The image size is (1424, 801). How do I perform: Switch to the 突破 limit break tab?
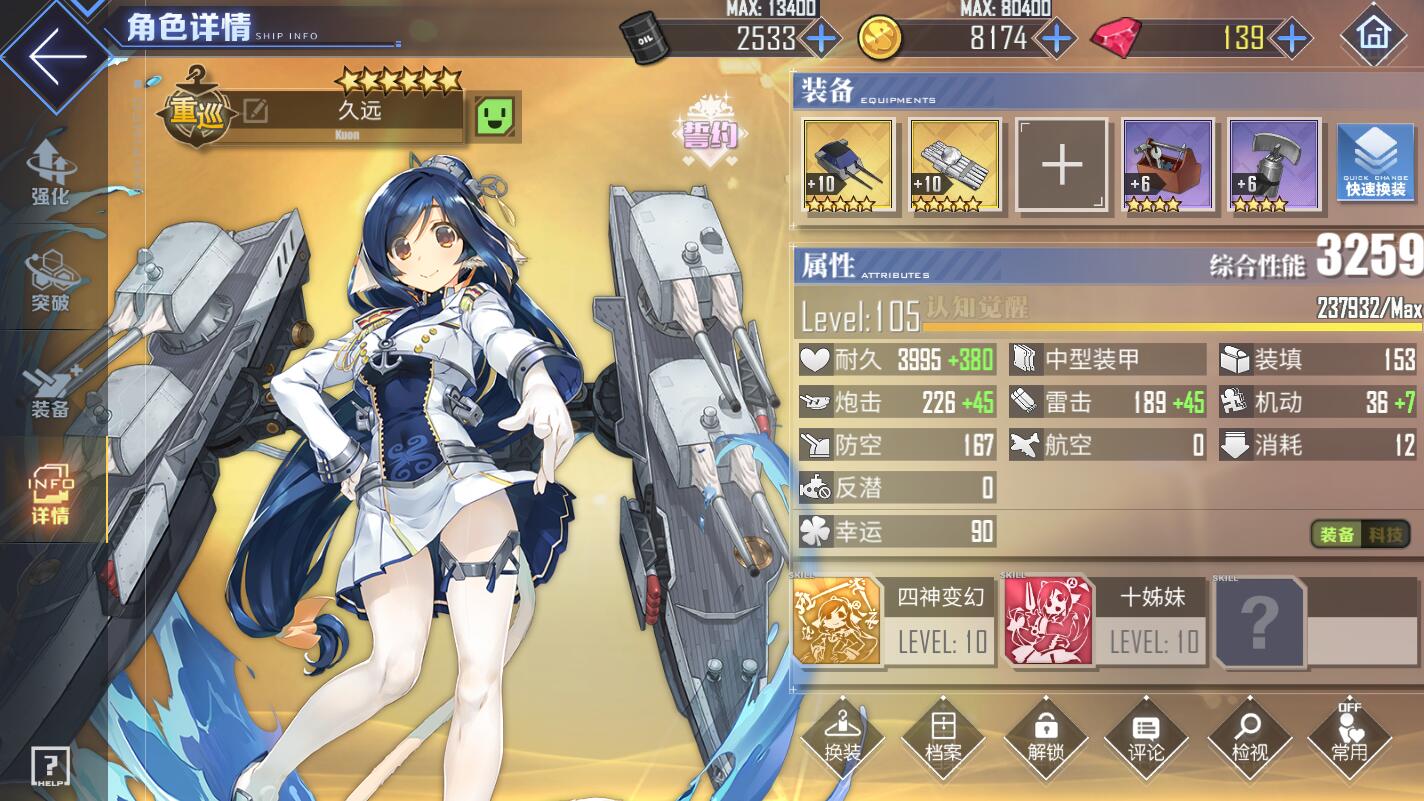(50, 279)
